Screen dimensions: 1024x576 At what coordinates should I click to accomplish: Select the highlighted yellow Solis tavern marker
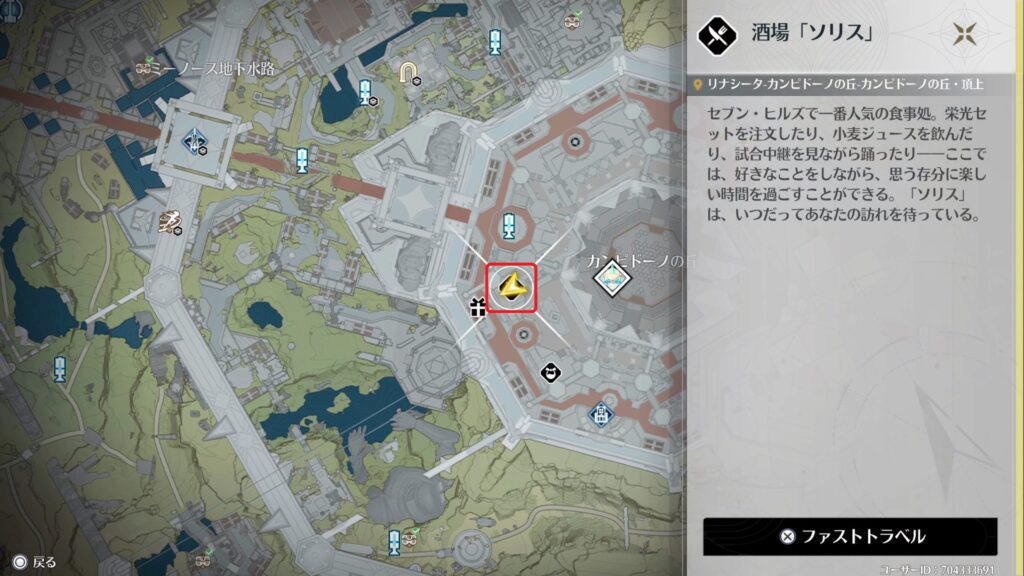[511, 289]
